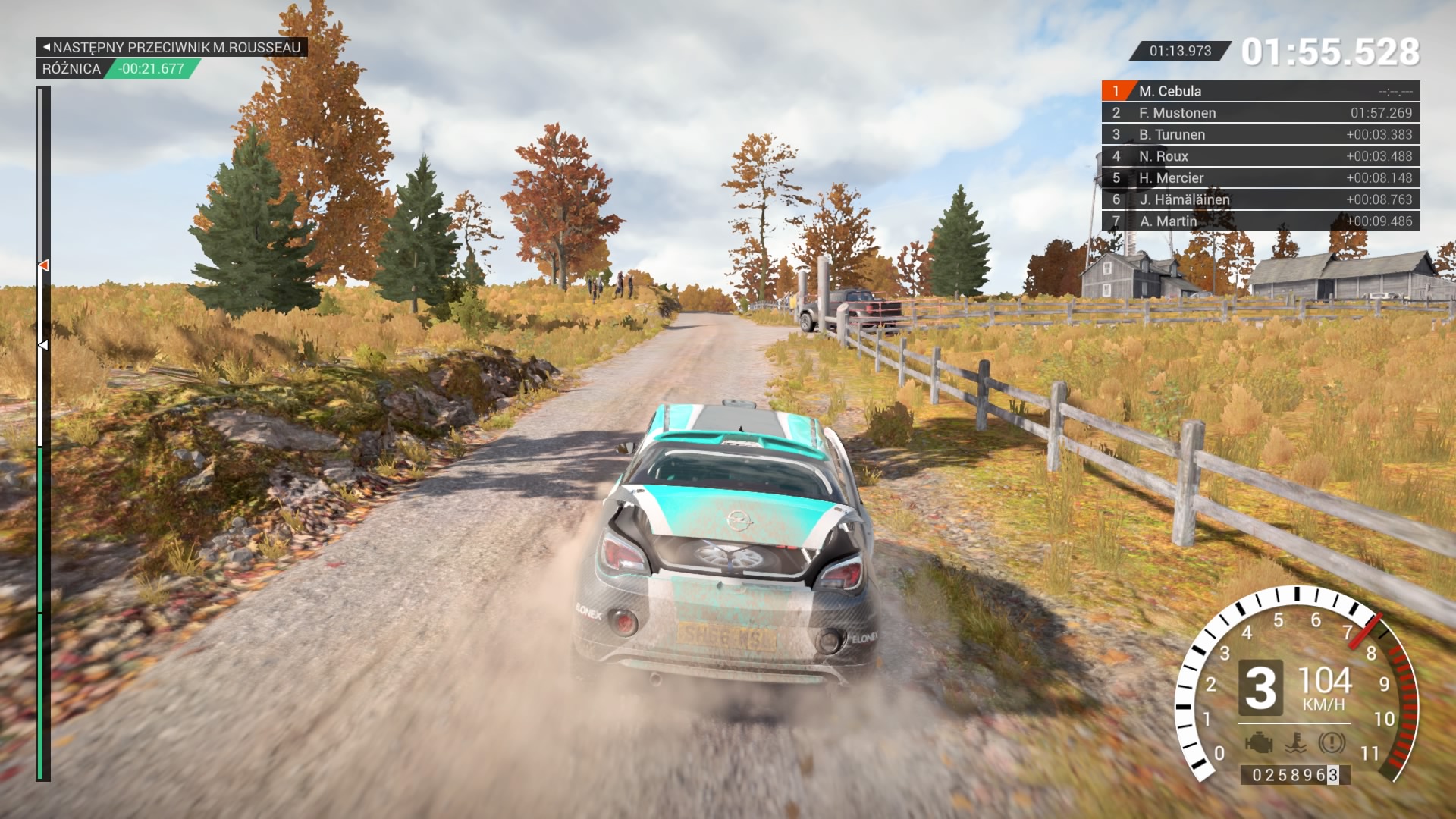Viewport: 1456px width, 819px height.
Task: Open the next opponent M. Rousseau panel
Action: coord(171,47)
